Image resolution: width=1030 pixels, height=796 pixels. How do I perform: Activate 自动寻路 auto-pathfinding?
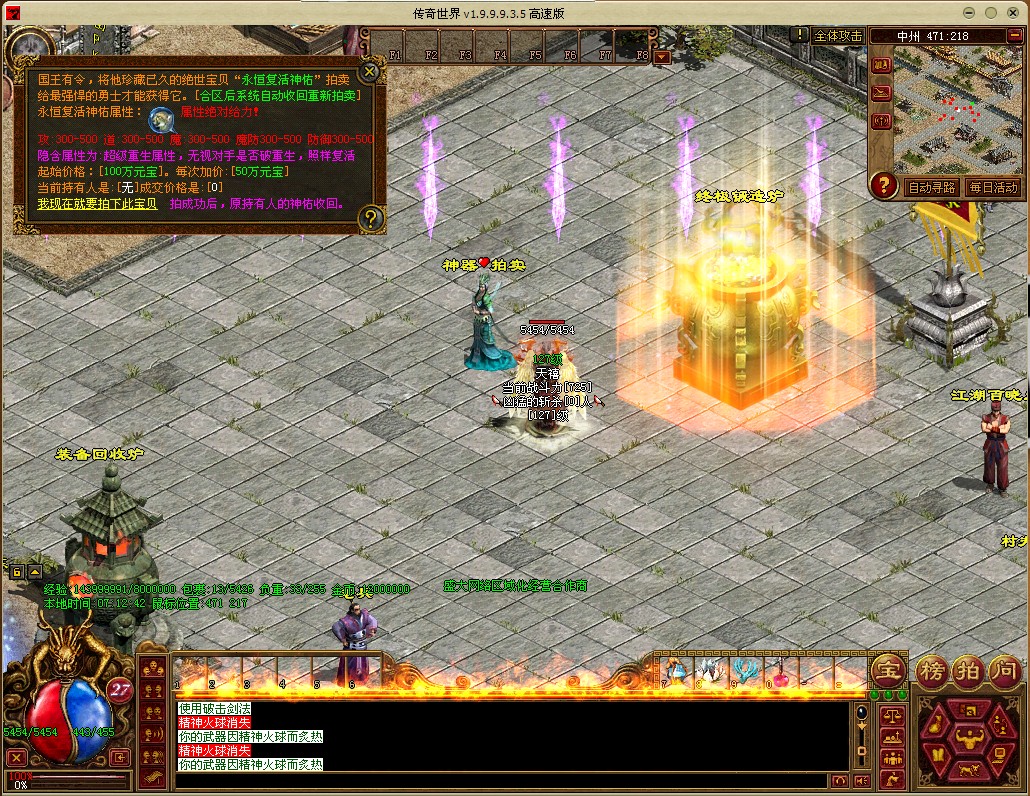(x=931, y=187)
